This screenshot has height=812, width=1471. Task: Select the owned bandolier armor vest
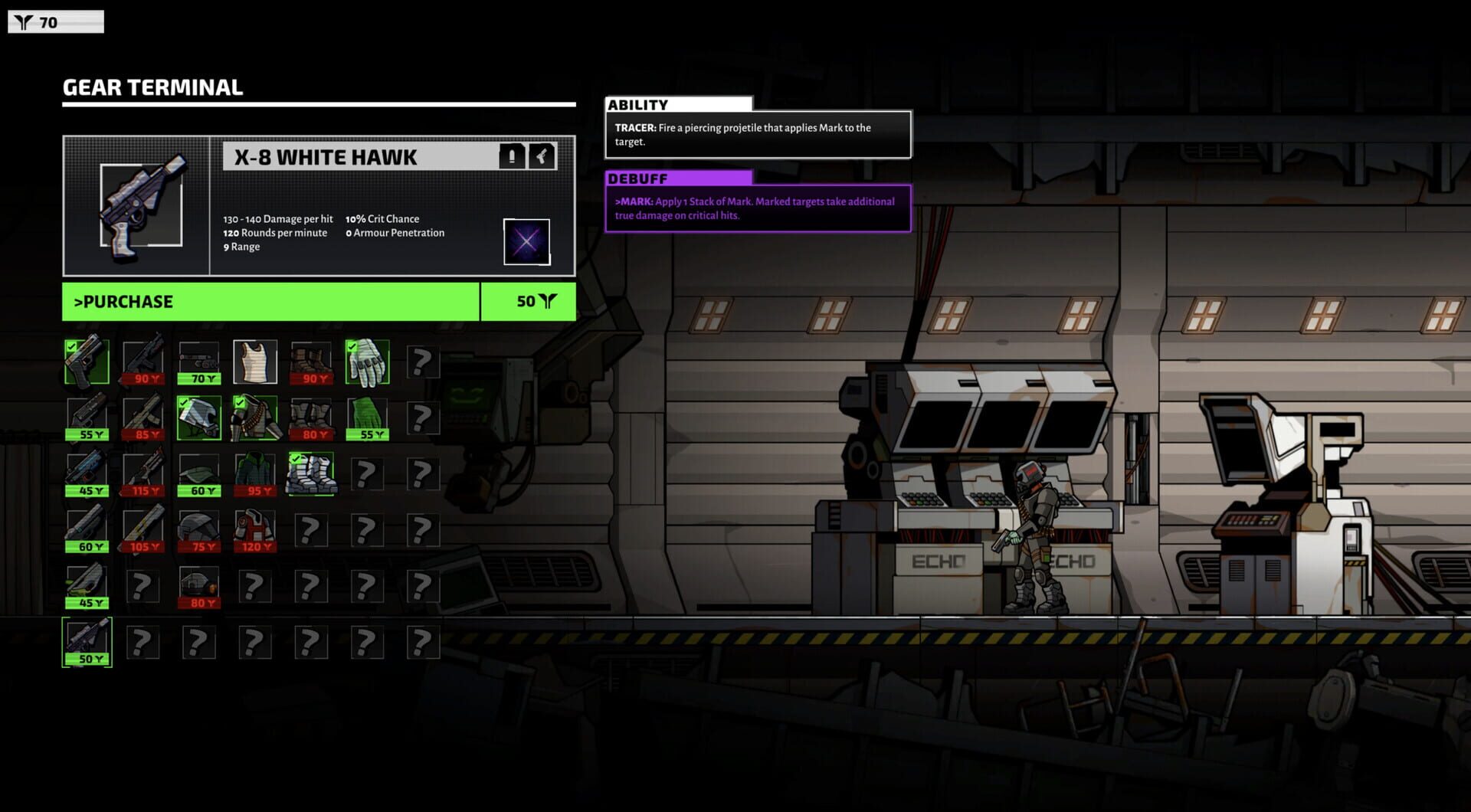254,418
